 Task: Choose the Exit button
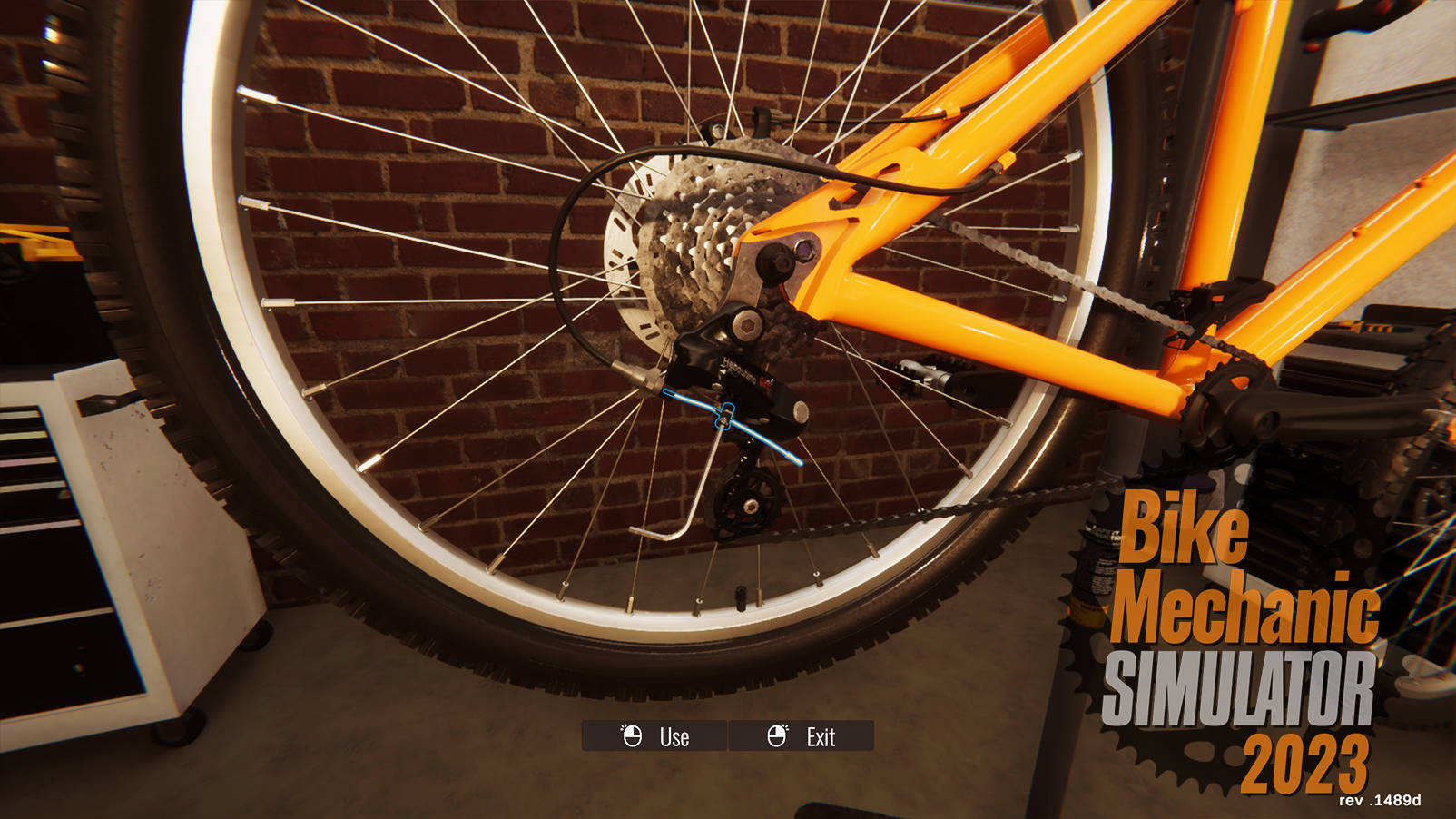pyautogui.click(x=802, y=736)
